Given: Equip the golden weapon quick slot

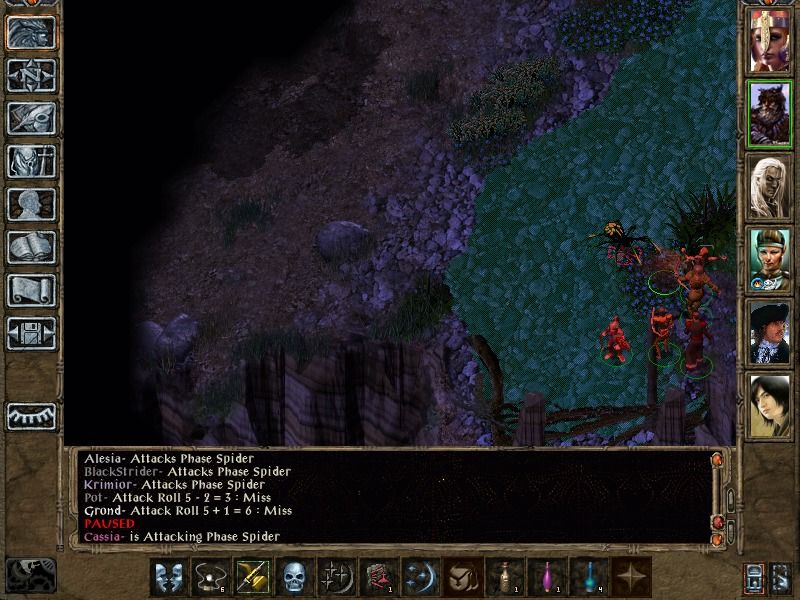Looking at the screenshot, I should 251,577.
